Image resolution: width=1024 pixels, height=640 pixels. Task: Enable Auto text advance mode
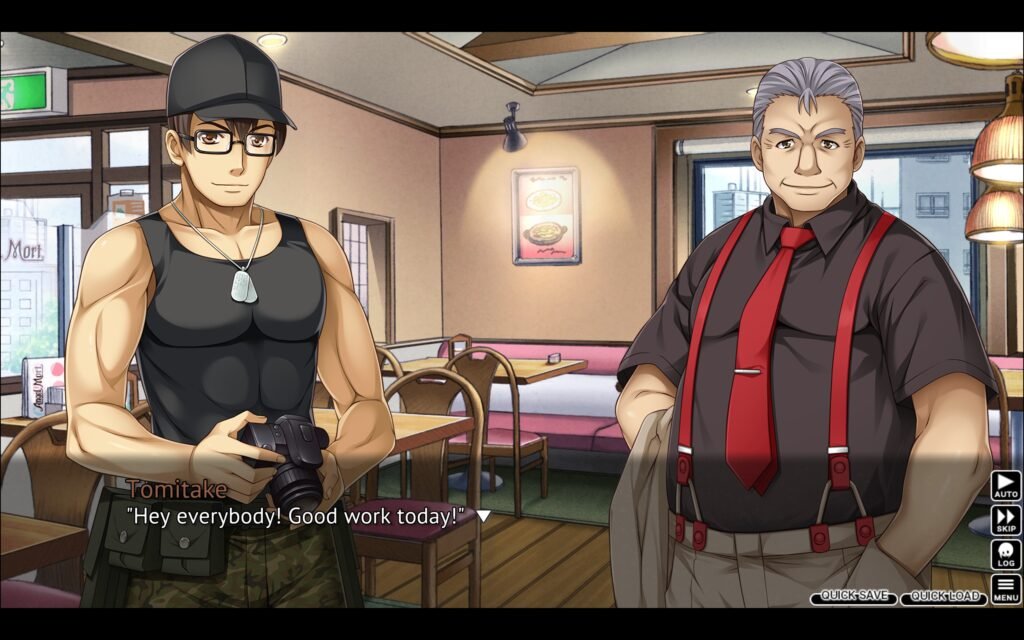[x=1005, y=486]
